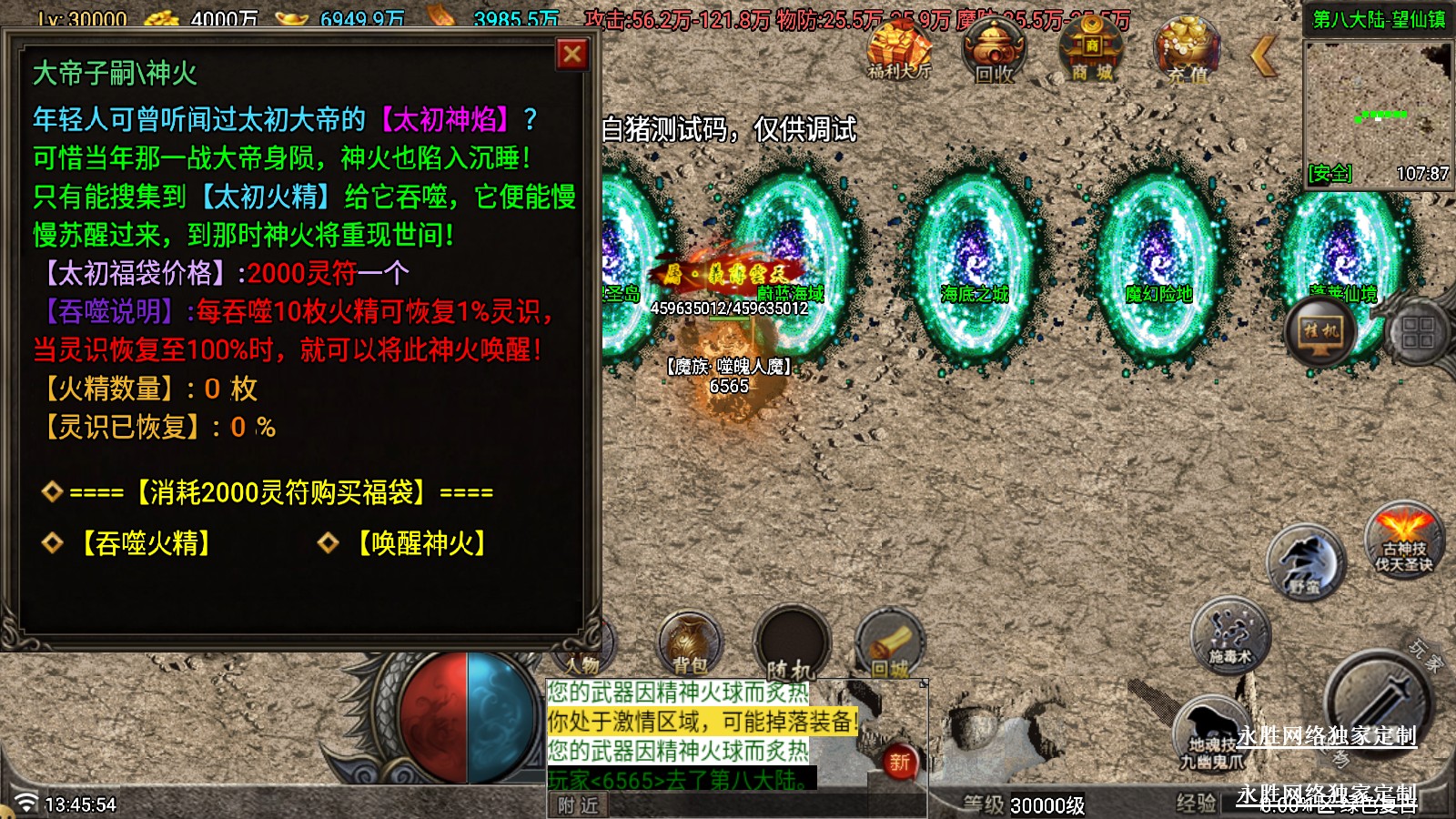Select the 唤醒神火 dialogue option
Image resolution: width=1456 pixels, height=819 pixels.
(x=421, y=543)
